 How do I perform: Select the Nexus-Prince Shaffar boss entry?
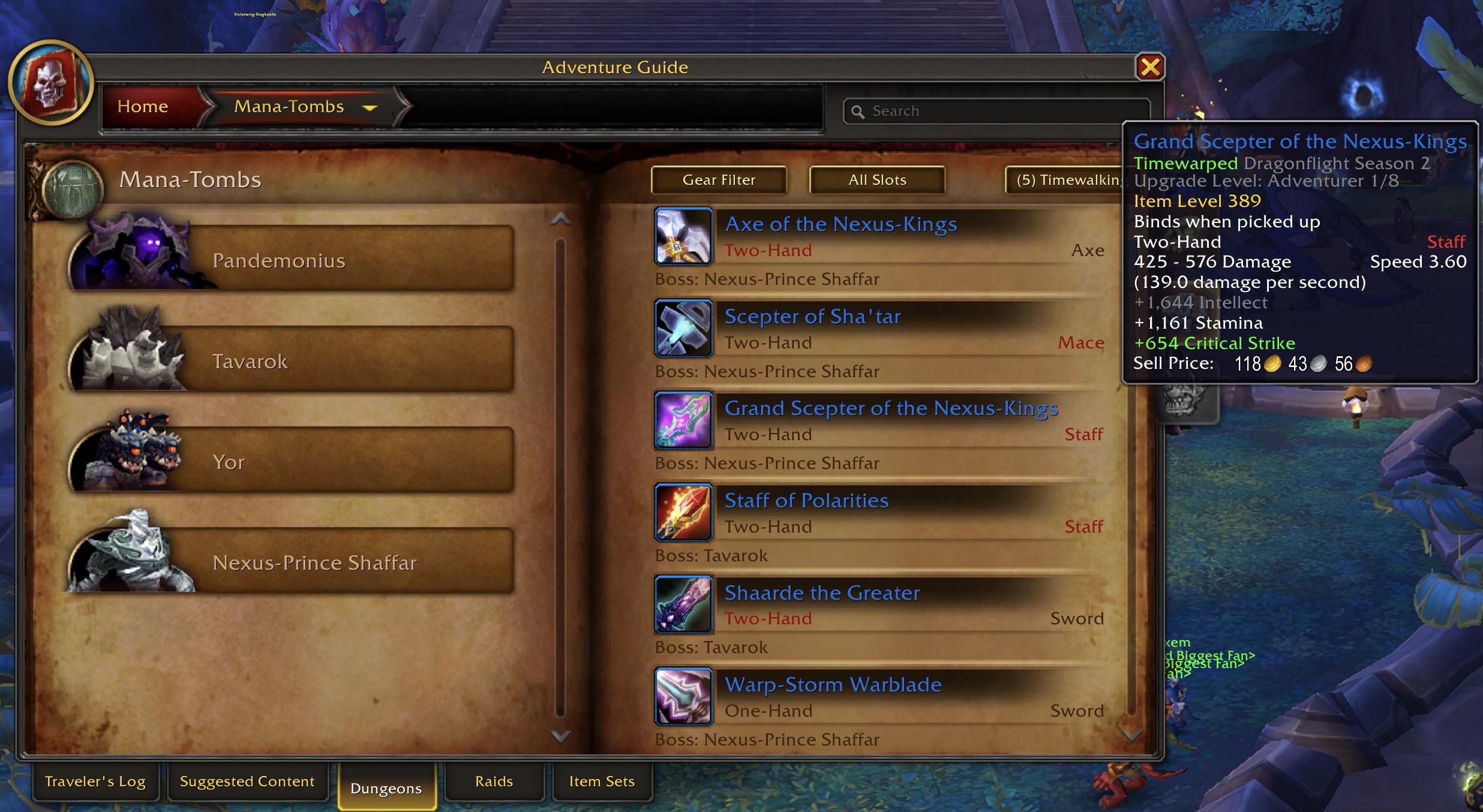coord(291,563)
